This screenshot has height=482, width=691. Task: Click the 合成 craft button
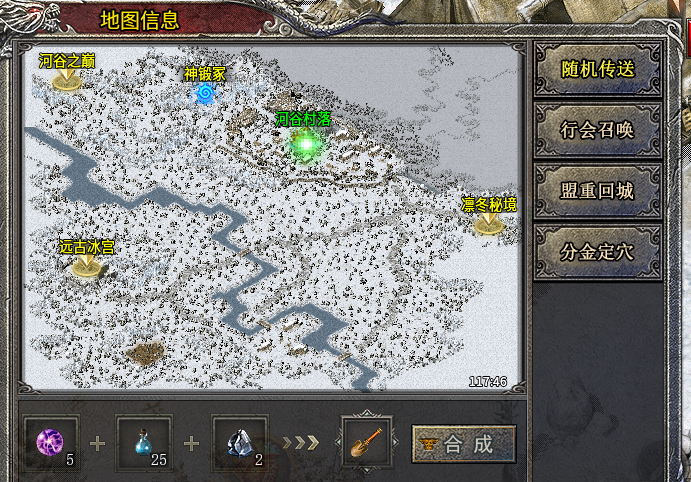point(464,444)
